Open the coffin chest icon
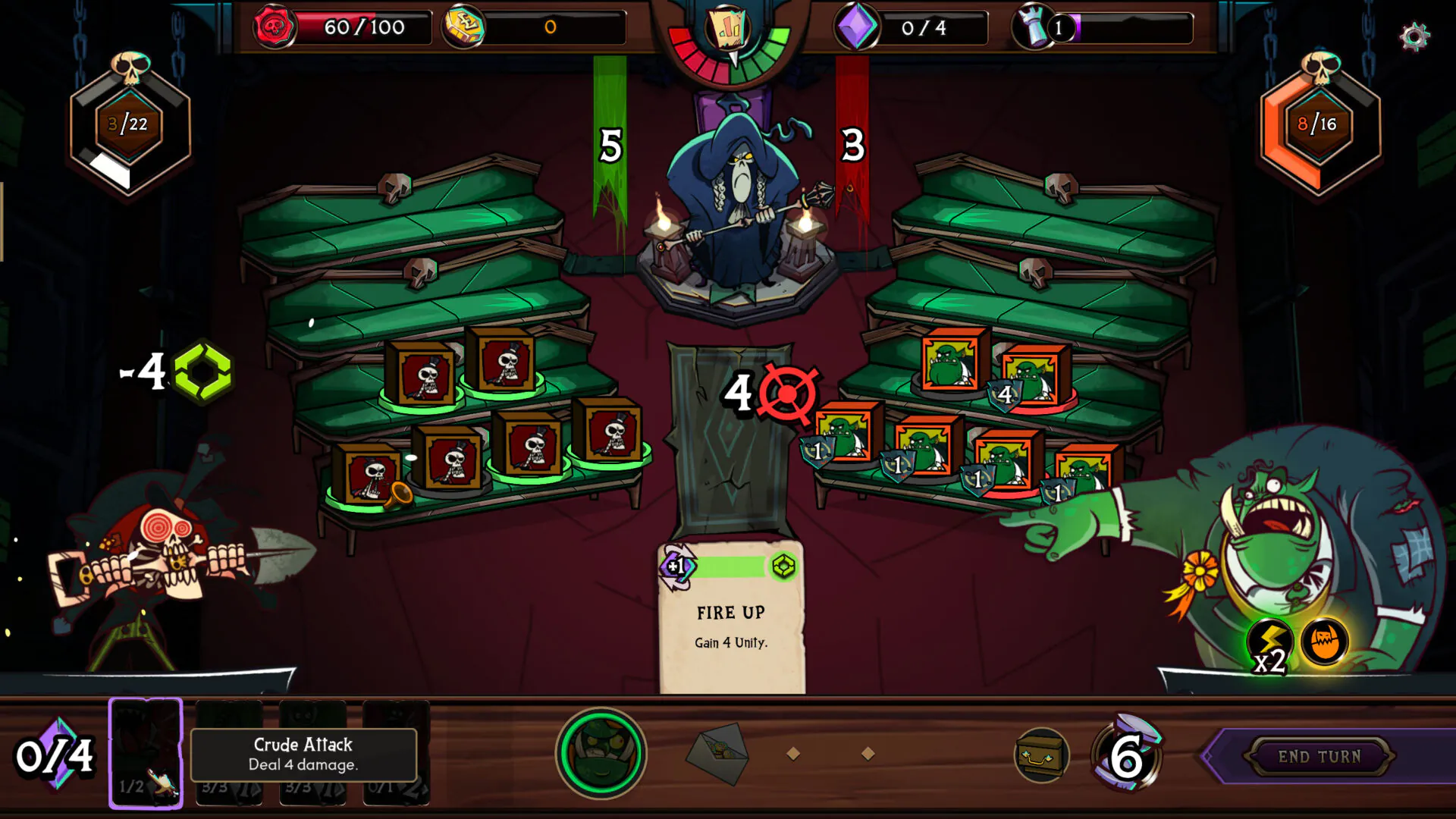Viewport: 1456px width, 819px height. click(x=1040, y=755)
